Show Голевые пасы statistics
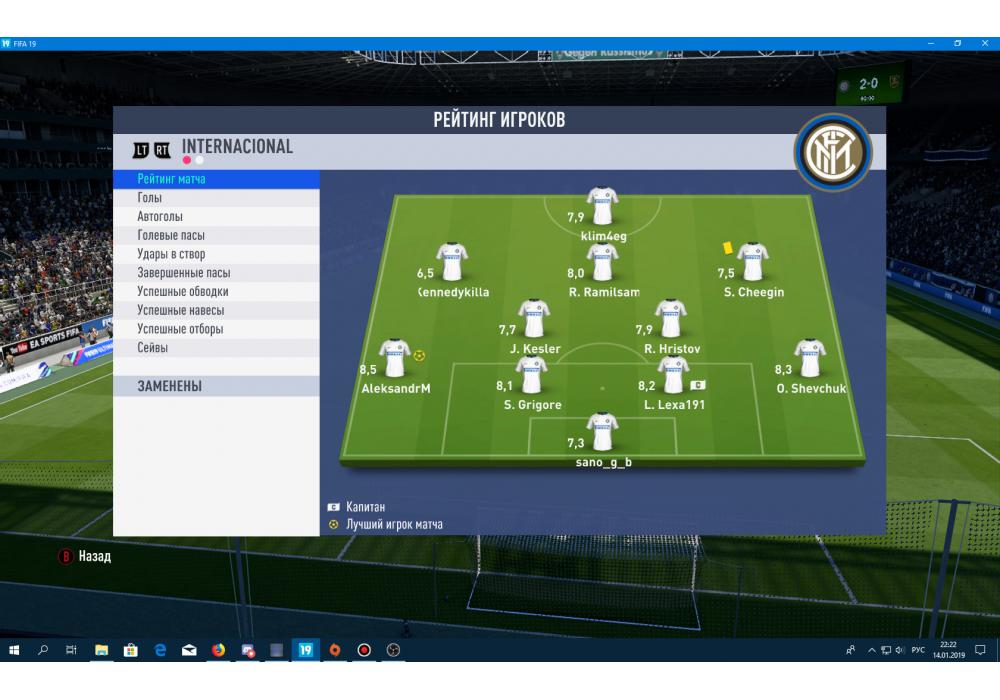 point(216,235)
